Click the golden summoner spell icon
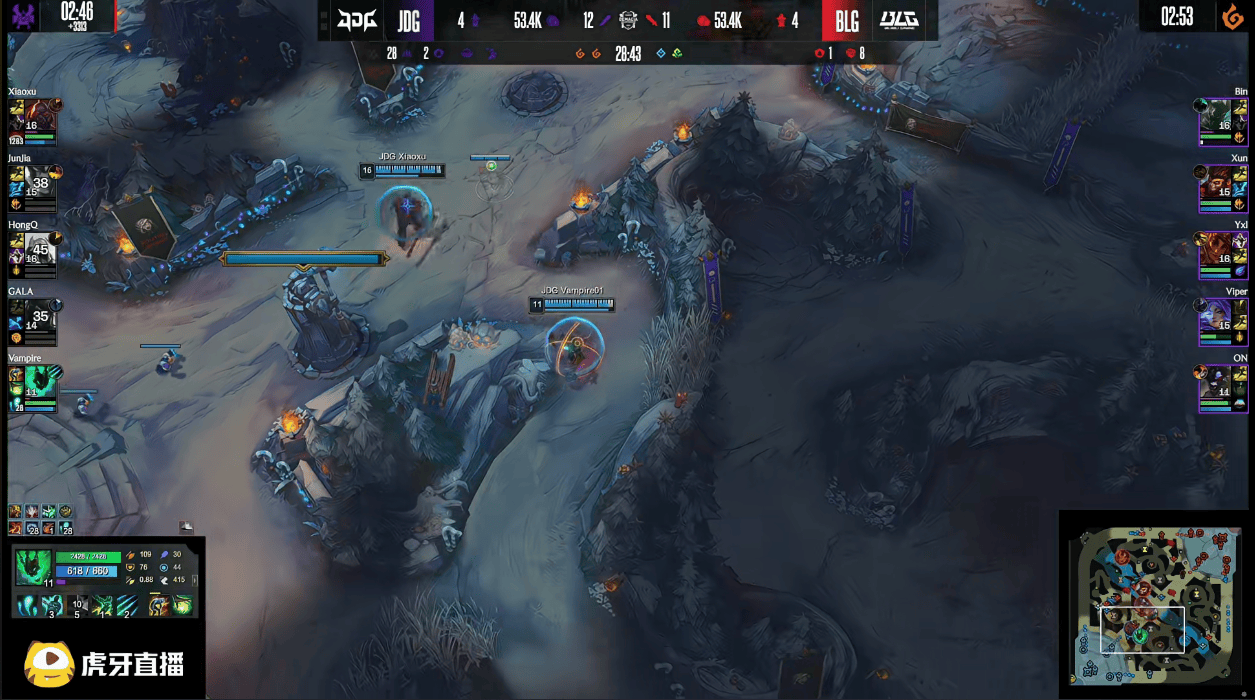 pos(158,604)
